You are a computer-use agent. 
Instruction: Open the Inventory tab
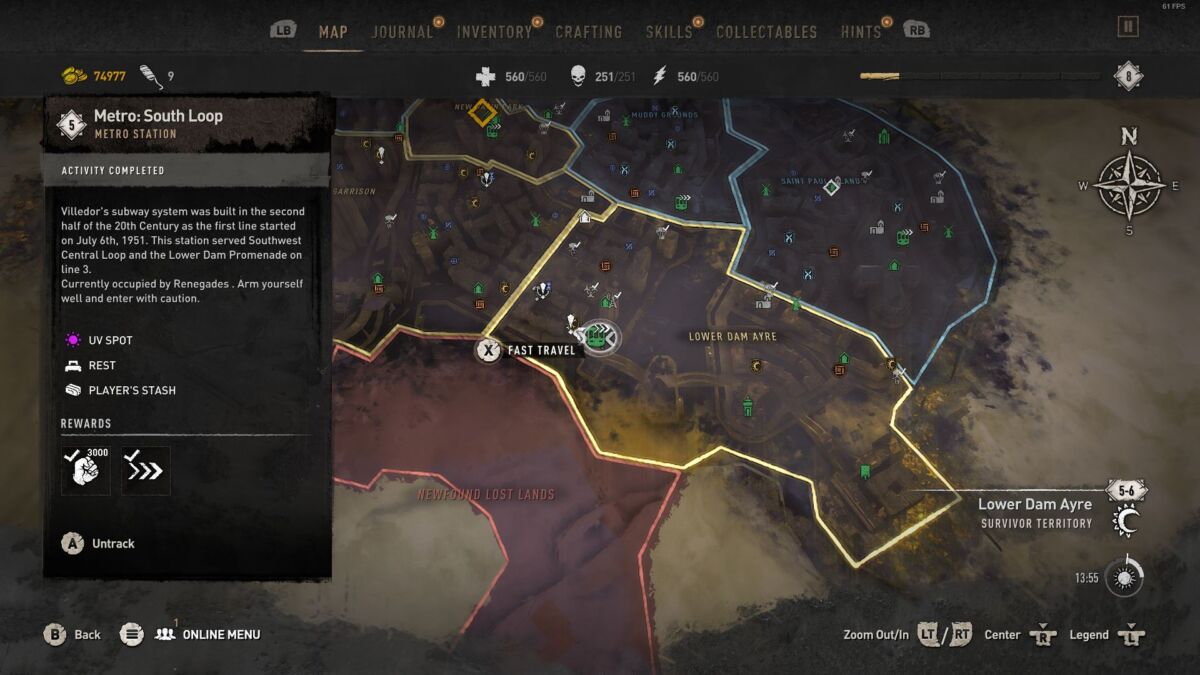[x=494, y=32]
